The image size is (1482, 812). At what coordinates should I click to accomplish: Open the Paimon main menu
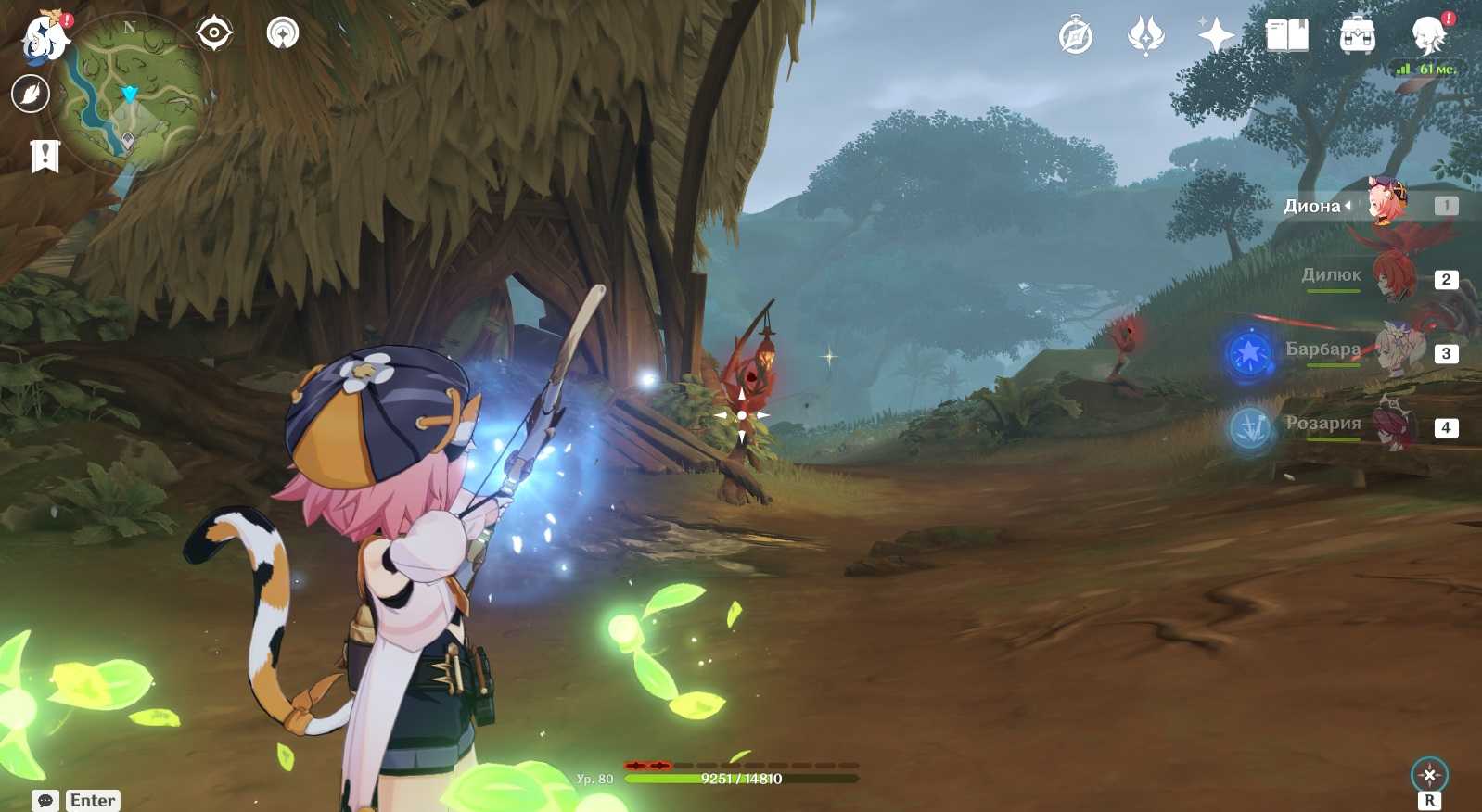(45, 37)
